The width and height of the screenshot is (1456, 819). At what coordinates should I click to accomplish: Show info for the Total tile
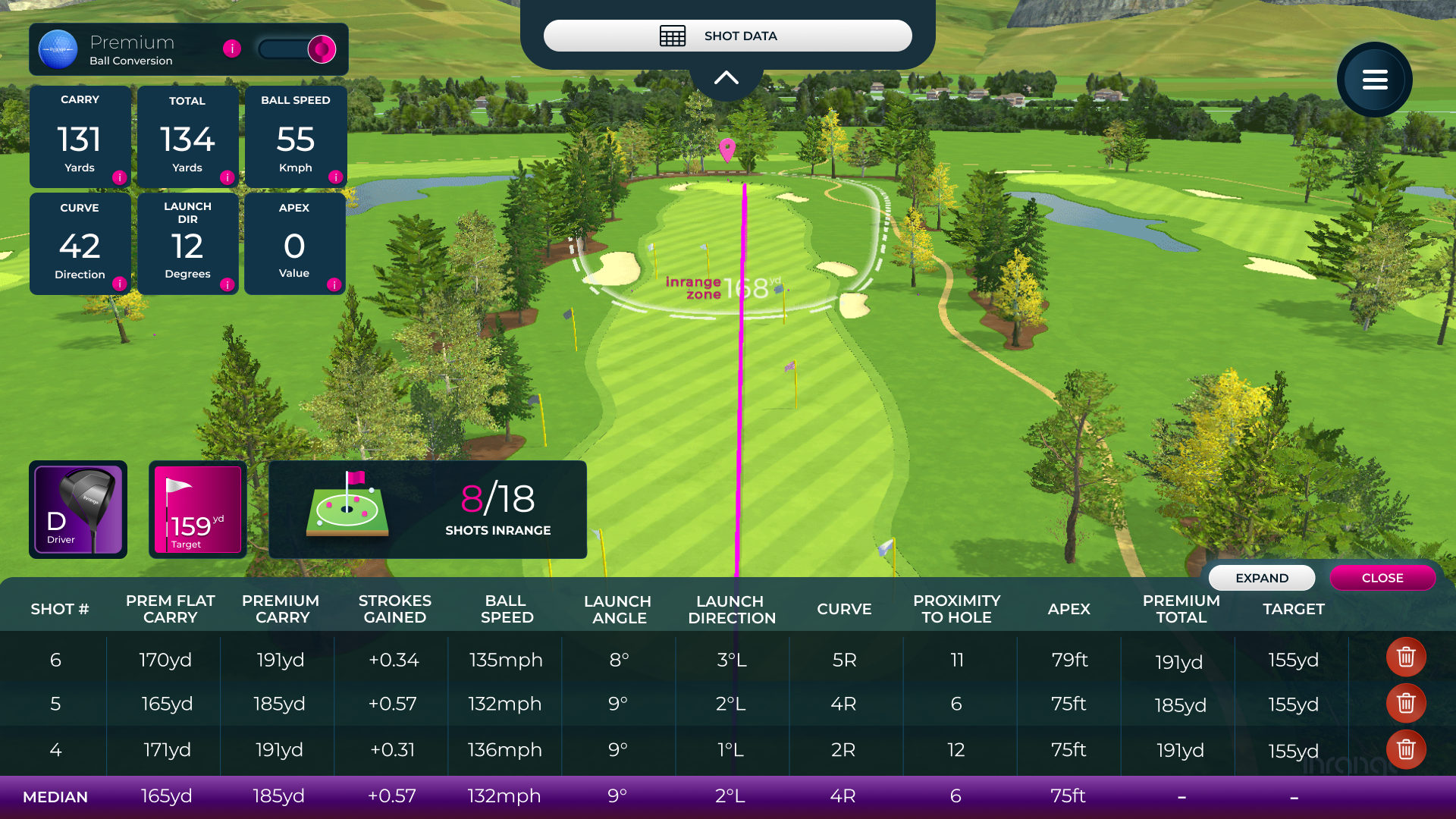(227, 177)
